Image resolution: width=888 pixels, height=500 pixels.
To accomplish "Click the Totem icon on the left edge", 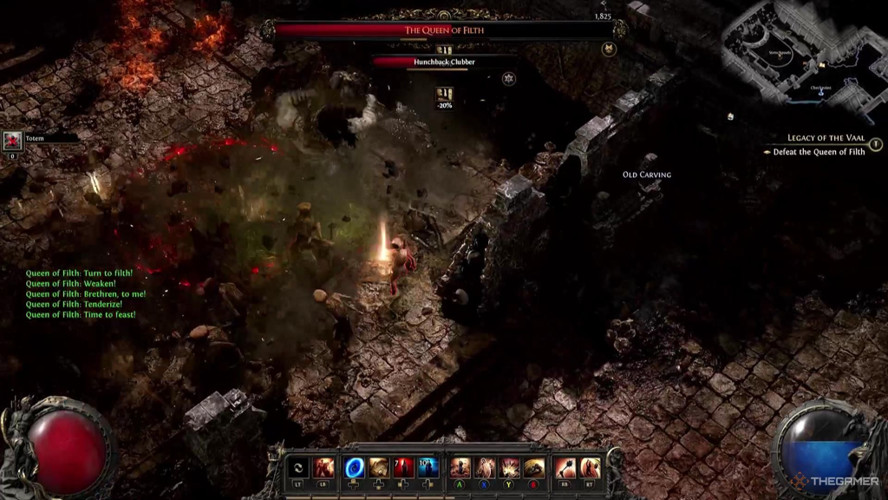I will click(12, 141).
